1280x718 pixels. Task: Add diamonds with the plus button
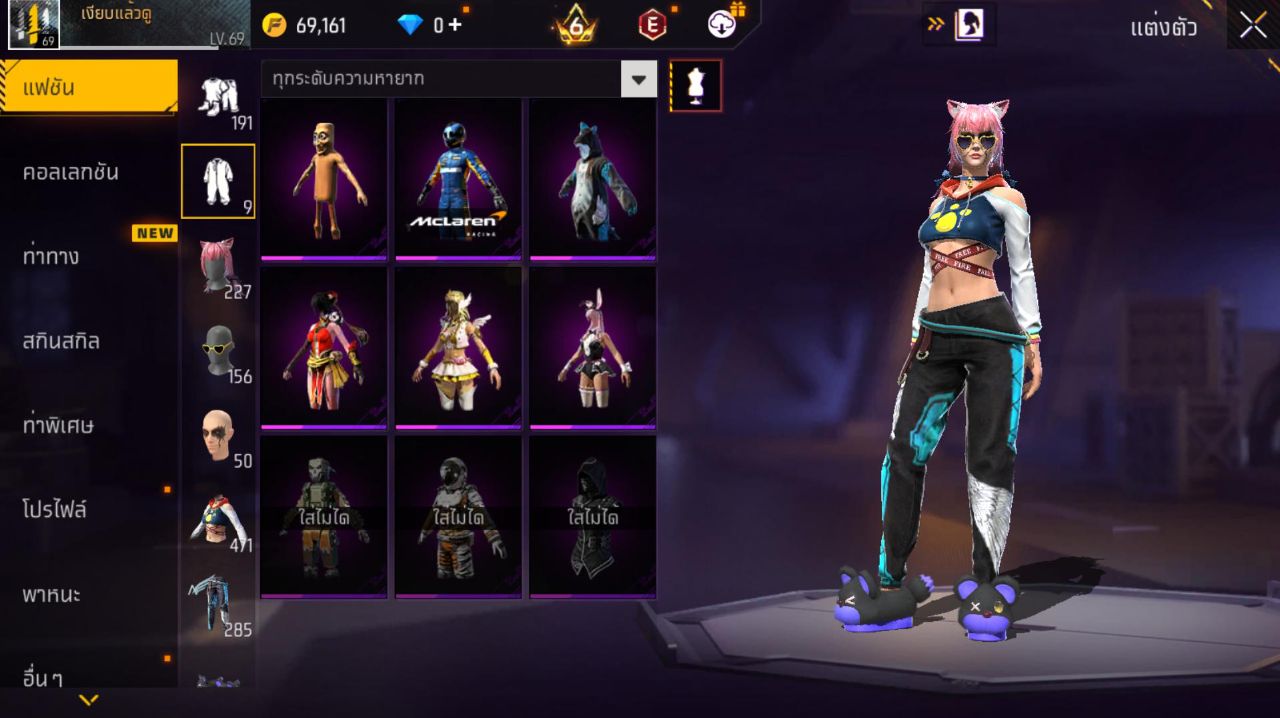tap(455, 25)
